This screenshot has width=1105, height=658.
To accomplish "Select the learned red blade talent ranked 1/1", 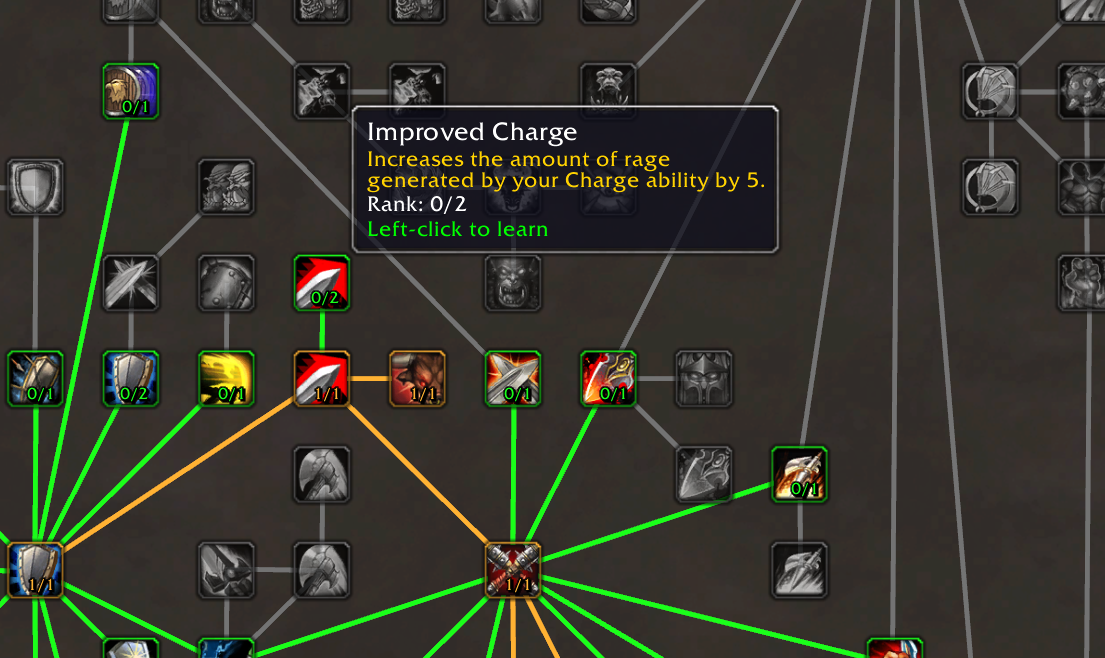I will tap(321, 379).
